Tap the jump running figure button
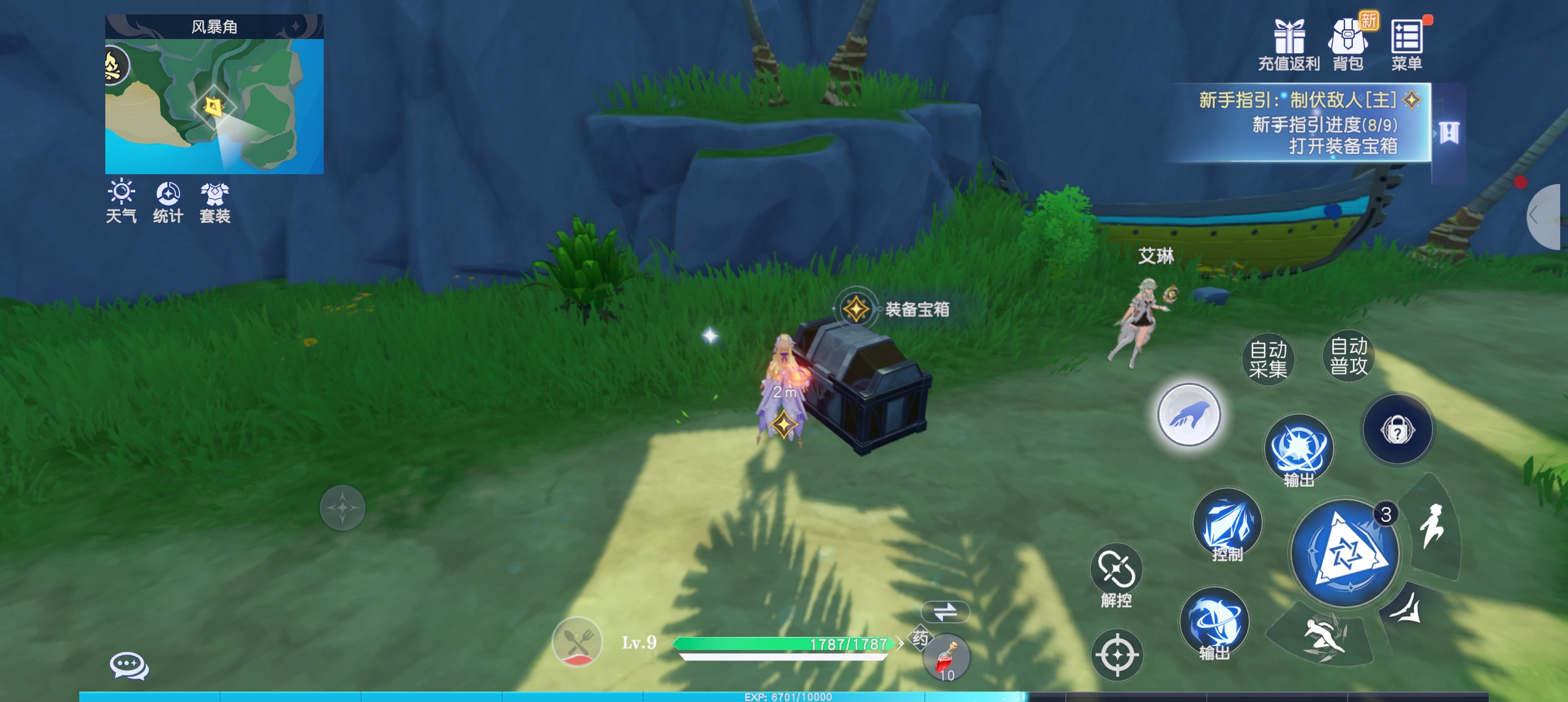 pyautogui.click(x=1431, y=526)
